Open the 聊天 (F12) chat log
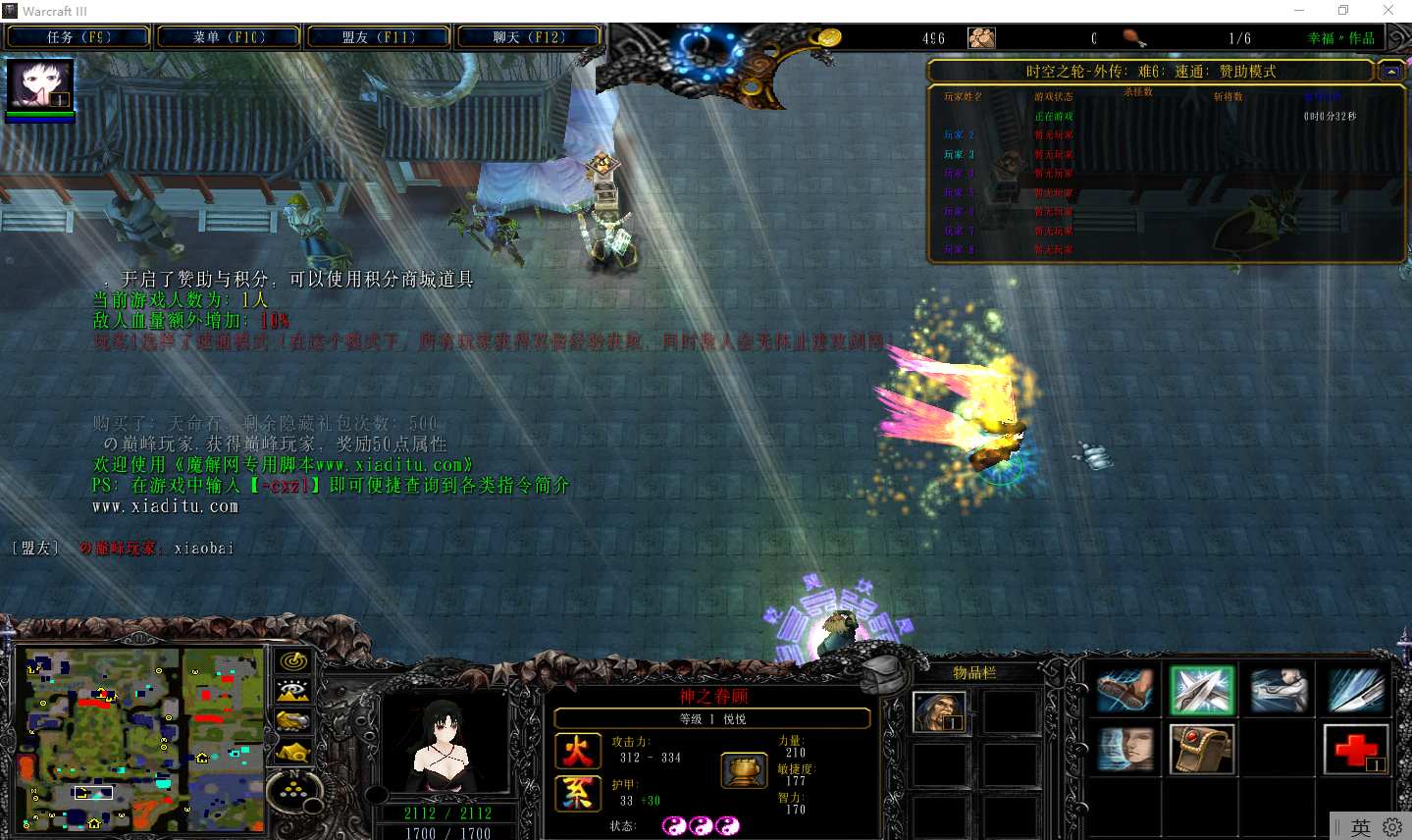1412x840 pixels. click(x=529, y=37)
